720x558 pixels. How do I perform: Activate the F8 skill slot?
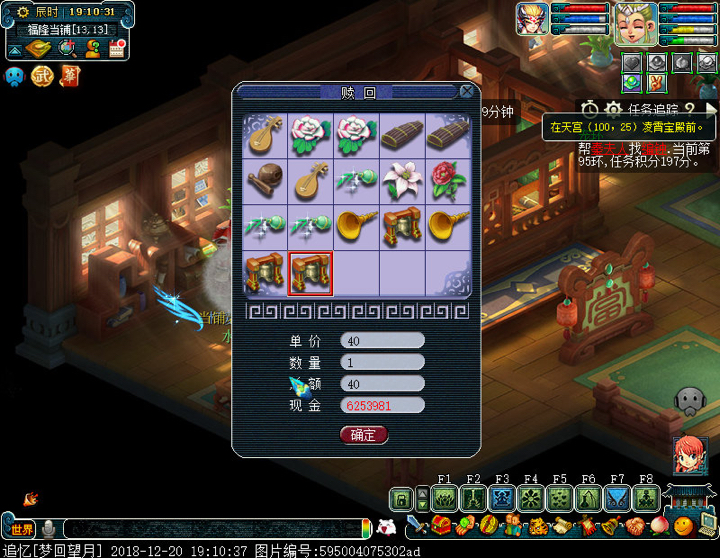coord(646,498)
